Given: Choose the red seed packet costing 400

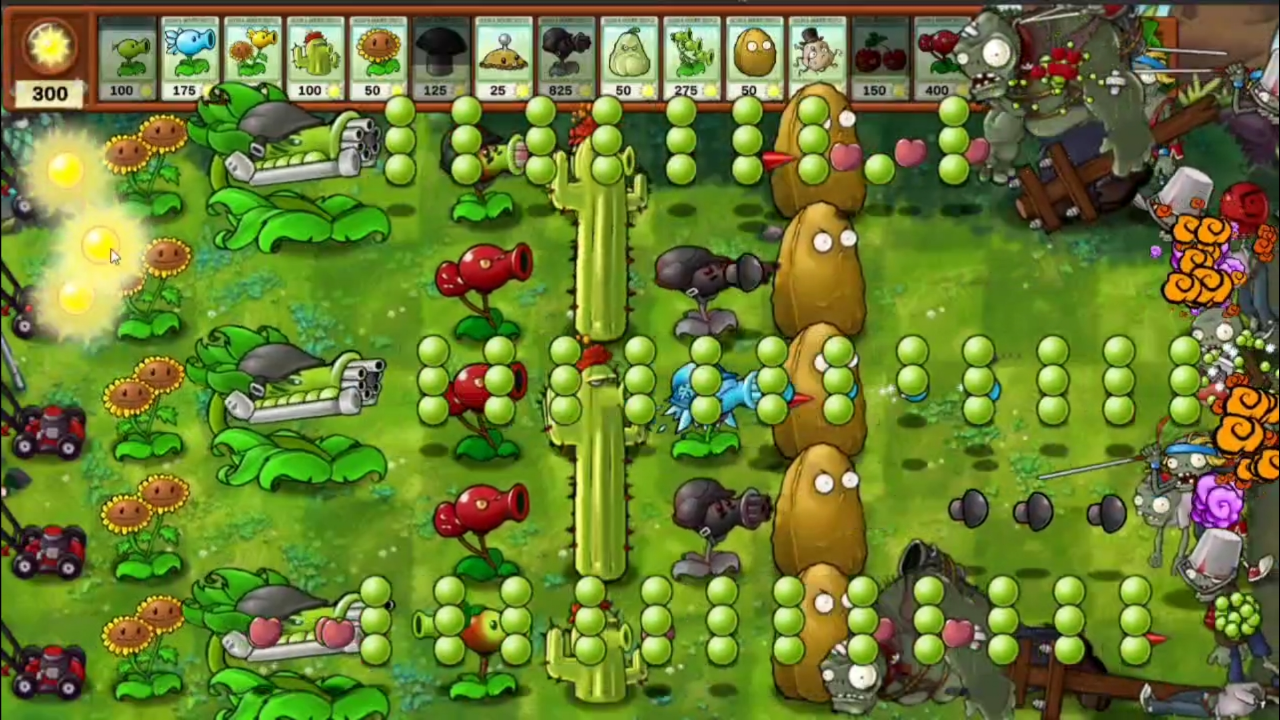Looking at the screenshot, I should (937, 55).
